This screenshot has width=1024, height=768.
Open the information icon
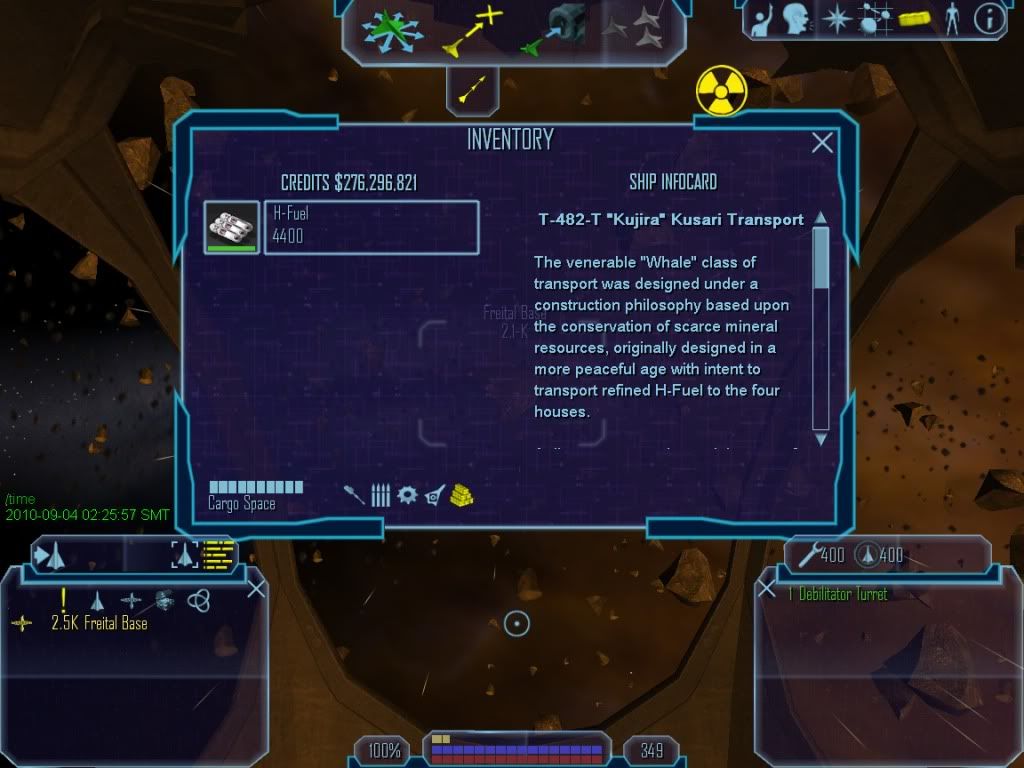click(x=988, y=19)
